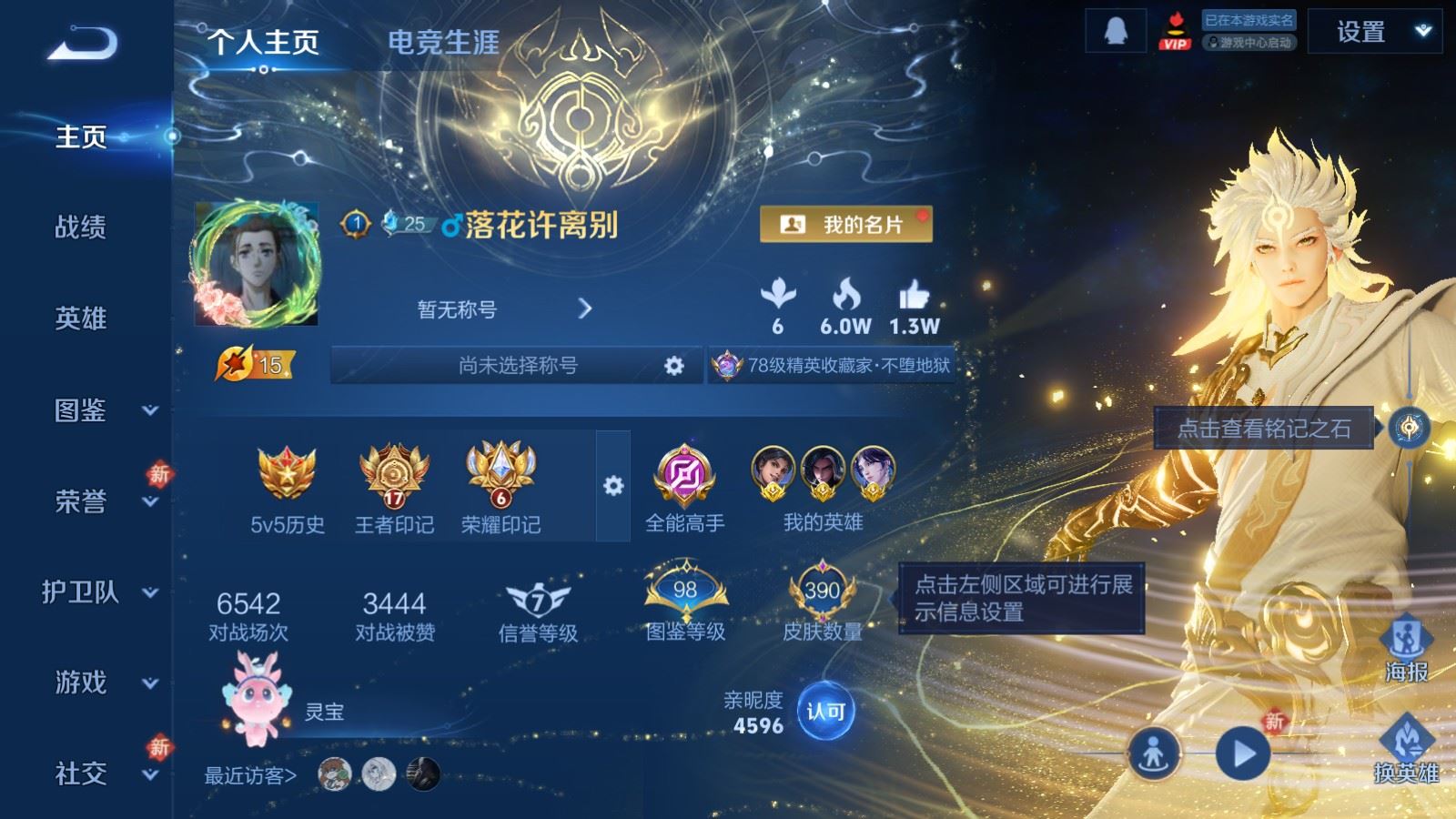1456x819 pixels.
Task: Open the gear next to 尚未选择称号
Action: tap(673, 363)
